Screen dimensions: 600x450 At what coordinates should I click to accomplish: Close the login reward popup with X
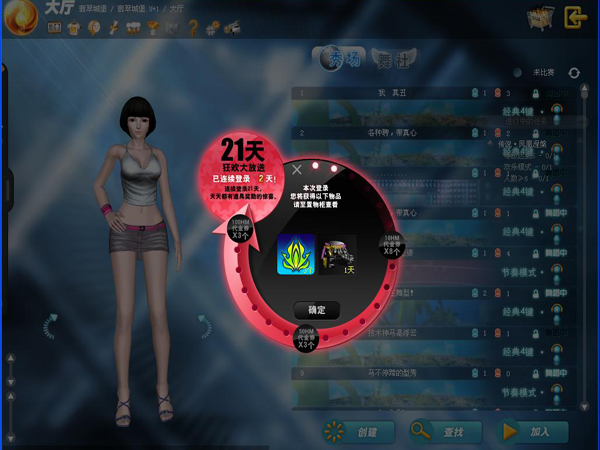tap(295, 170)
